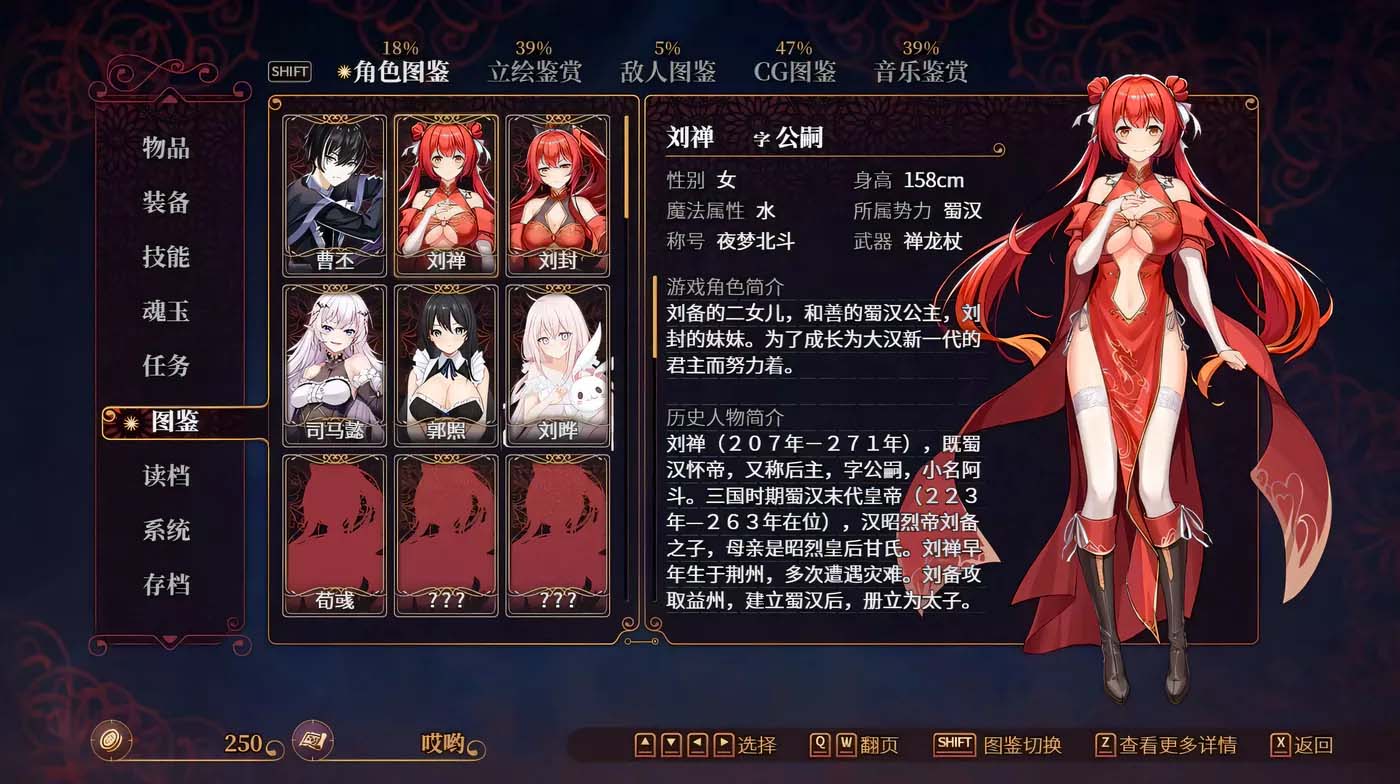Select the 曹丕 character portrait
The height and width of the screenshot is (784, 1400).
click(x=333, y=190)
